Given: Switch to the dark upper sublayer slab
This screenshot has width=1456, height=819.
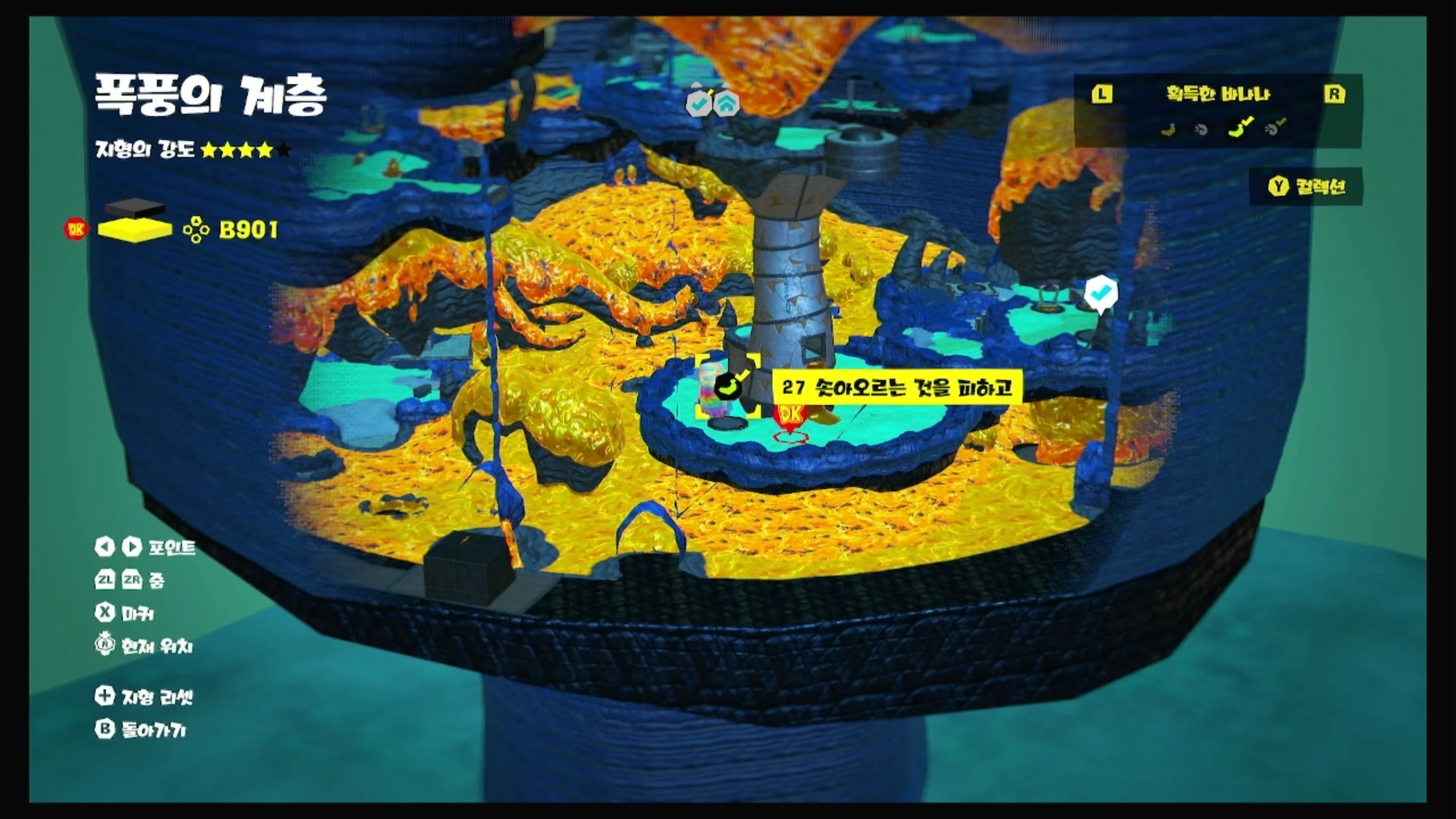Looking at the screenshot, I should tap(135, 208).
